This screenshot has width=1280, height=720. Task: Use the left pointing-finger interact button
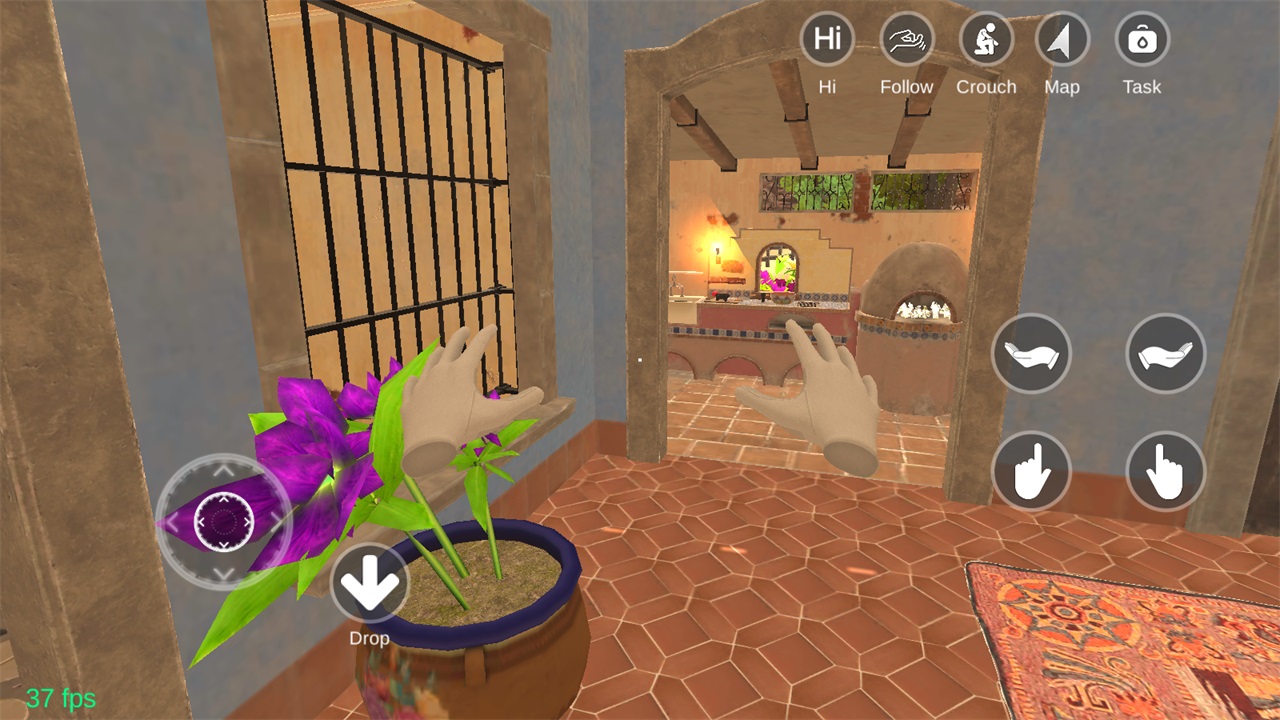1031,471
